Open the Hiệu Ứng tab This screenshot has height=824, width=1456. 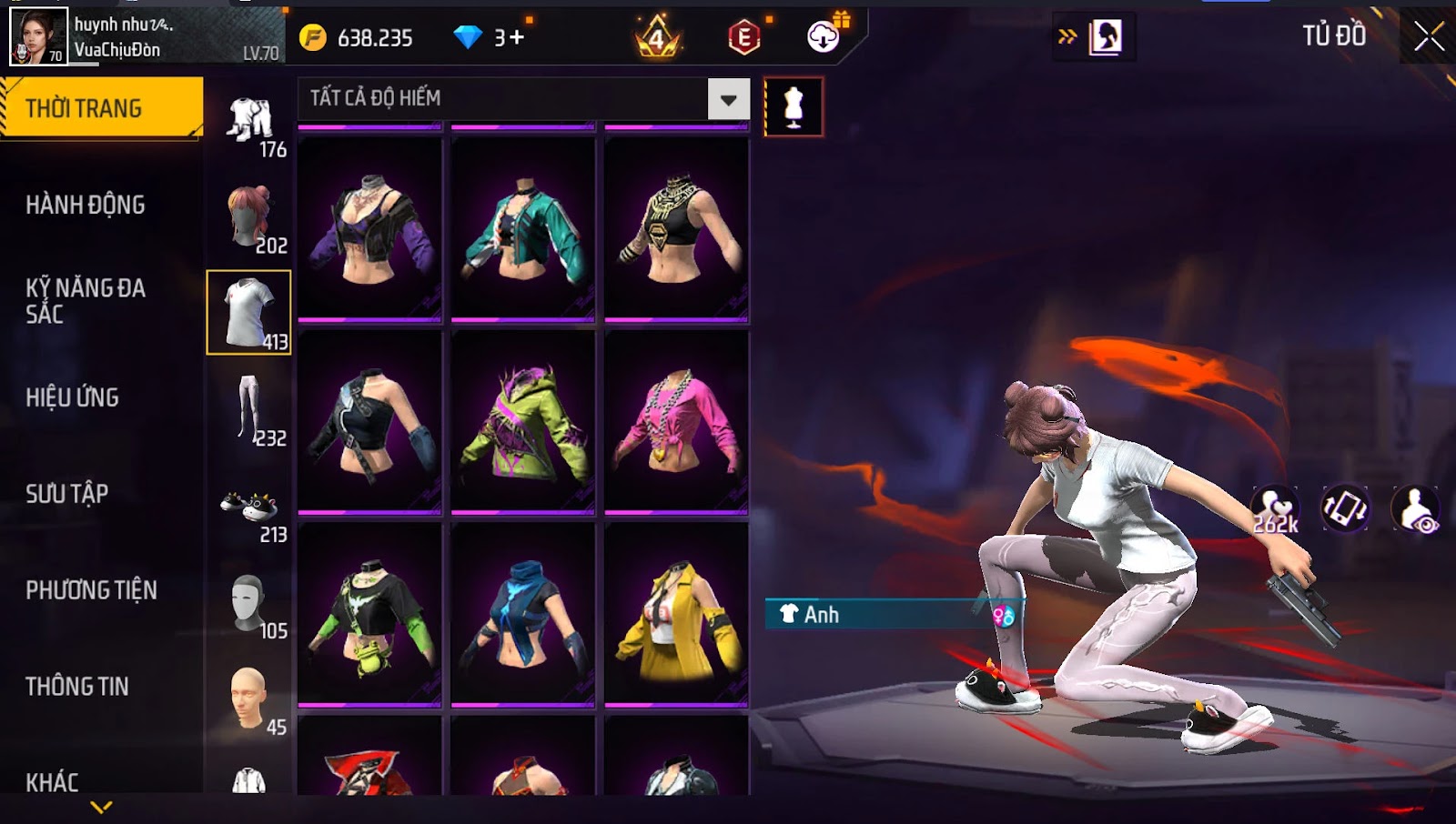pos(73,397)
